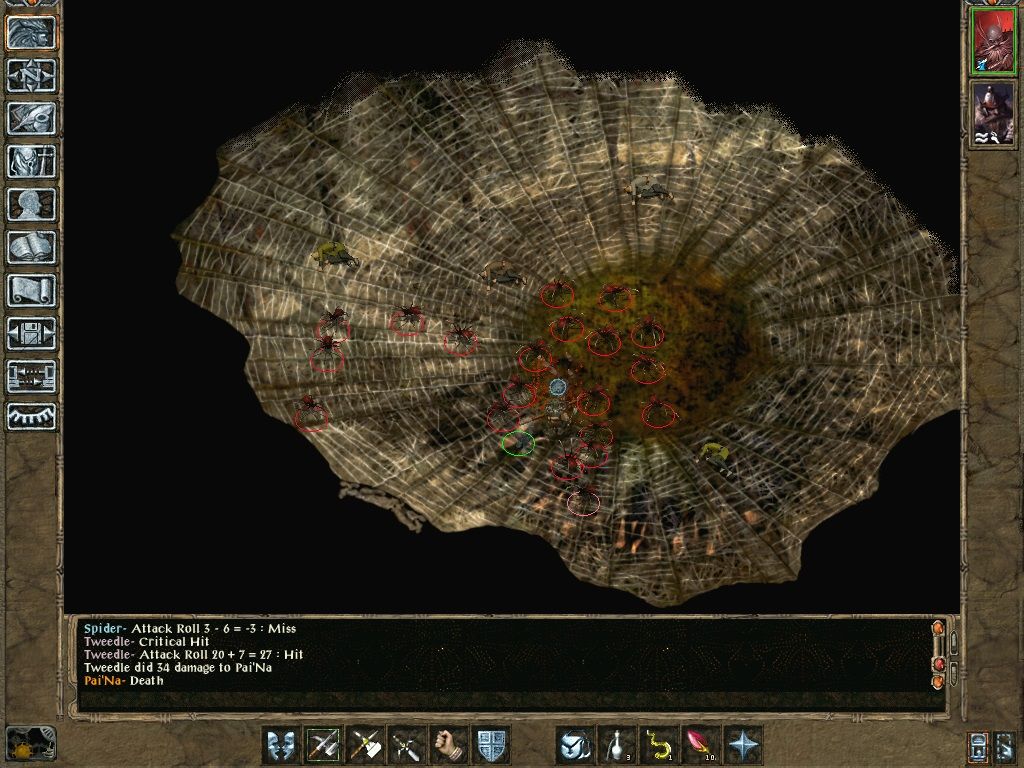Screen dimensions: 1024x768
Task: Use the red feather item with 10 charges
Action: 701,745
